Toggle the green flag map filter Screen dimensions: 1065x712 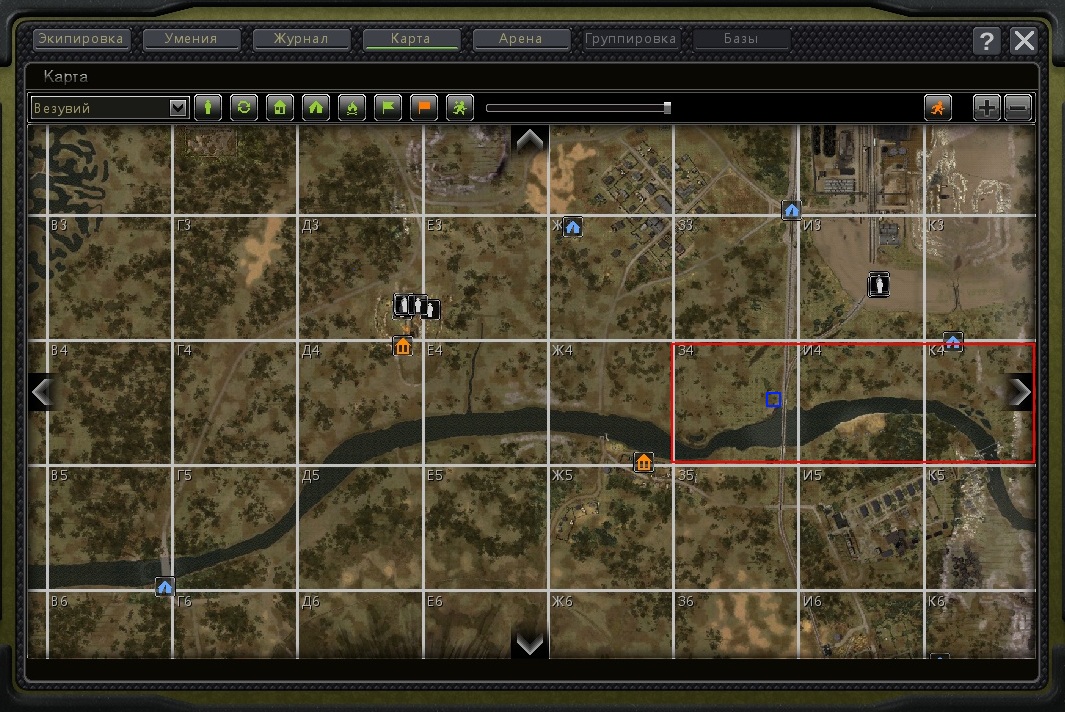tap(388, 108)
